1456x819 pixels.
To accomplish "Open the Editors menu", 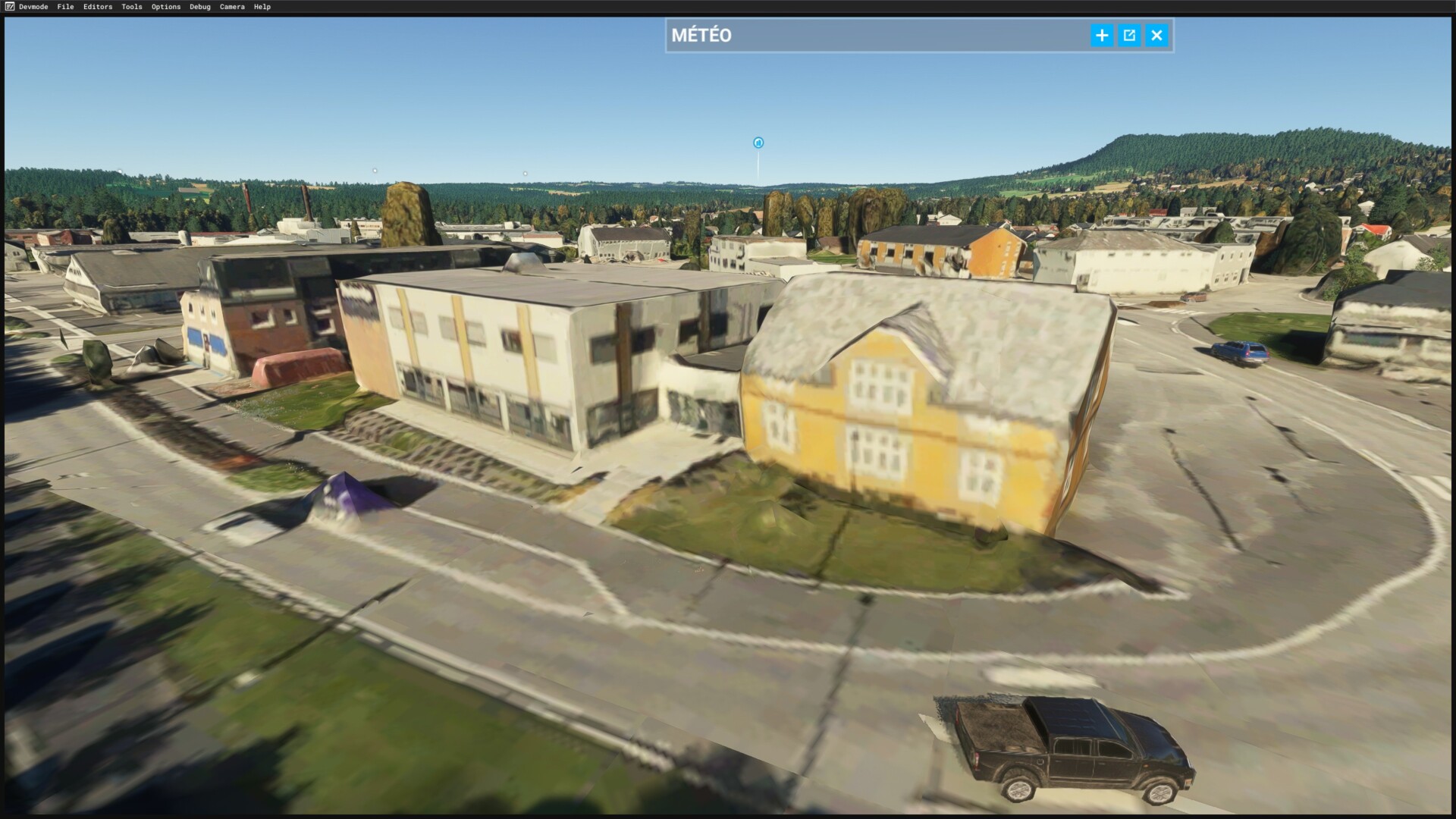I will click(x=98, y=7).
